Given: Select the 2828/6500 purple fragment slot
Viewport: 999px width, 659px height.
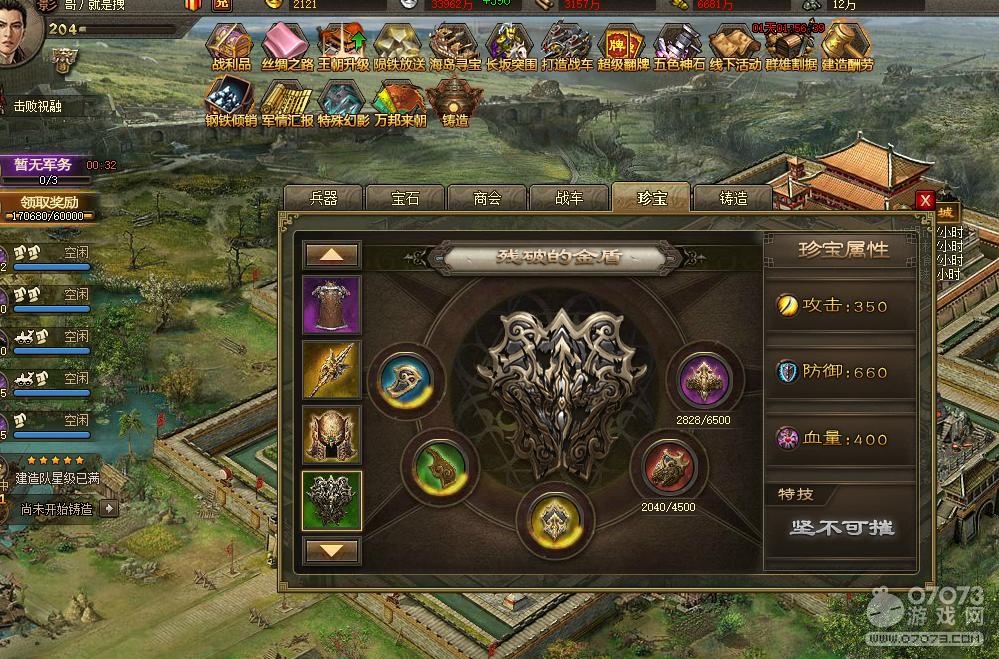Looking at the screenshot, I should [x=705, y=381].
